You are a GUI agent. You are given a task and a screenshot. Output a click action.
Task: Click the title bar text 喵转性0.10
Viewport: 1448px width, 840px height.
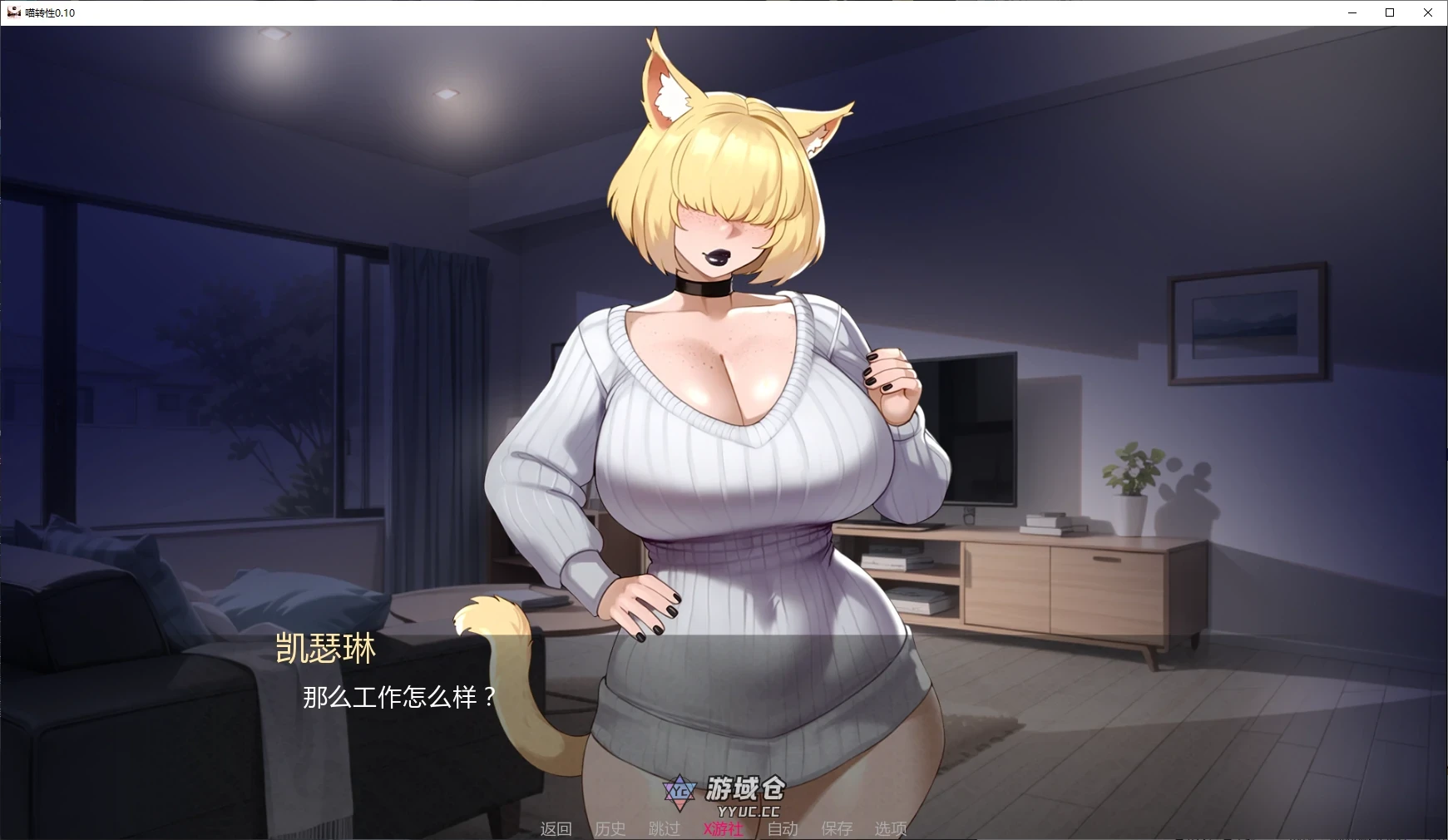50,12
